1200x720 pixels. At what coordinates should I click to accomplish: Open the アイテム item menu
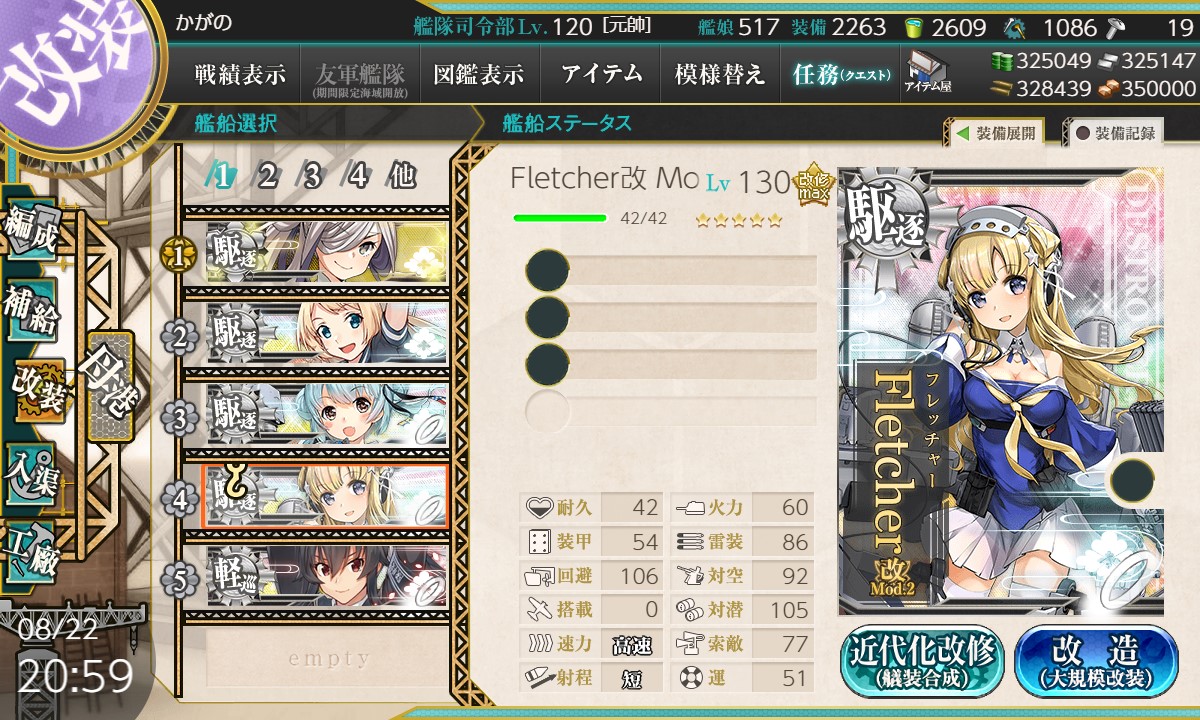click(x=601, y=74)
